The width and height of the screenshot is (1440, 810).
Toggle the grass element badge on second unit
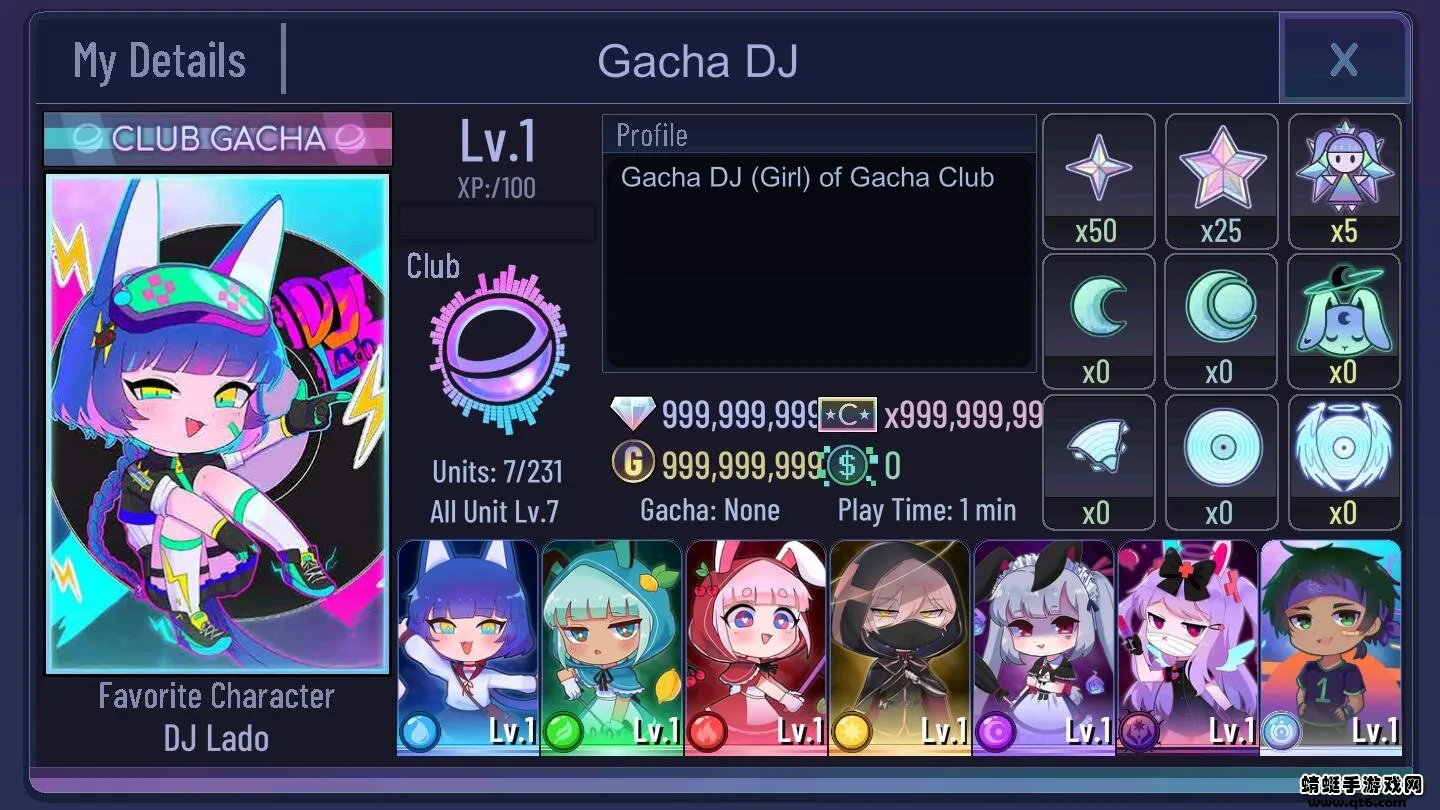(x=562, y=731)
